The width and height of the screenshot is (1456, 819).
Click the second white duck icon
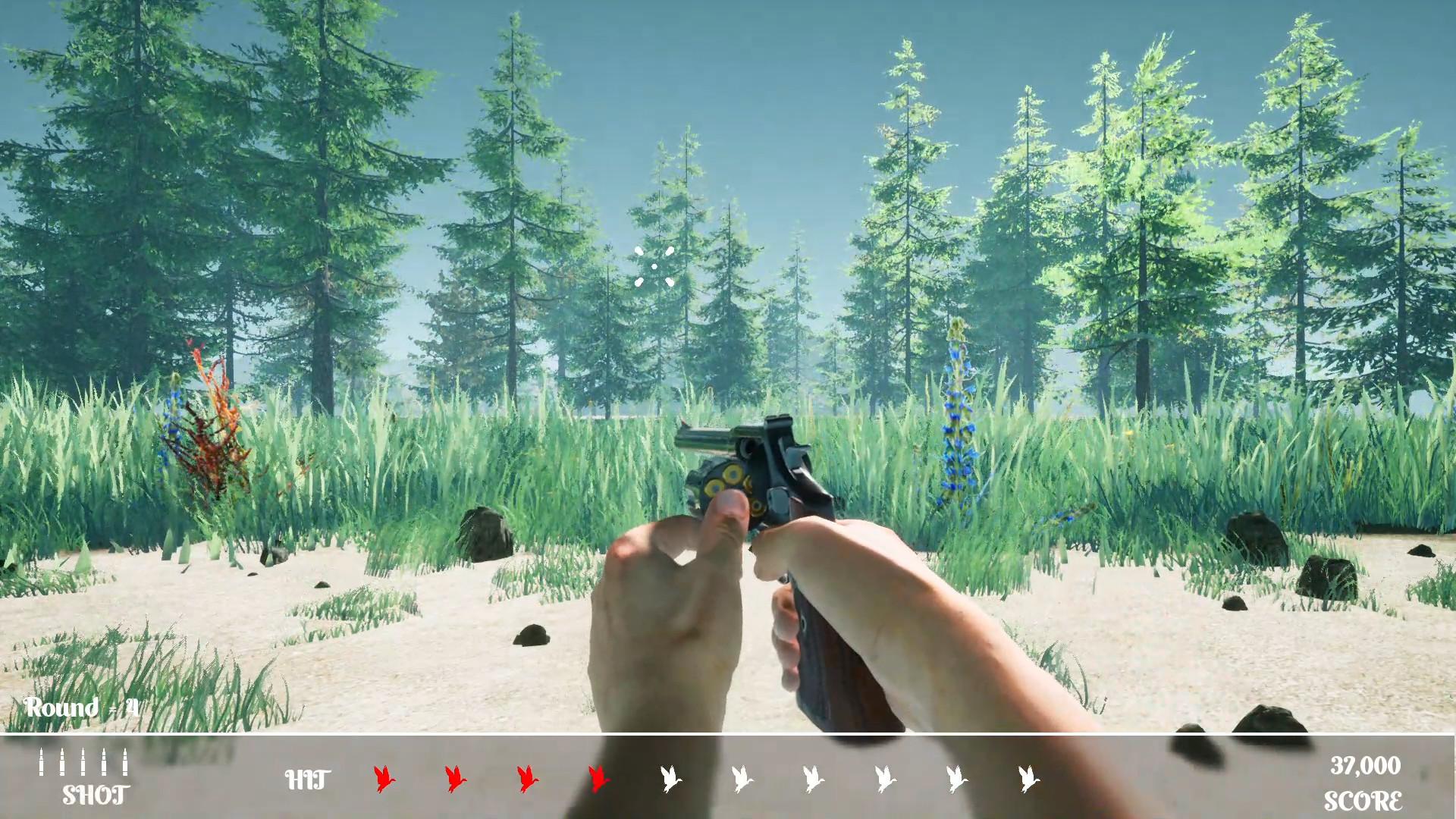741,779
